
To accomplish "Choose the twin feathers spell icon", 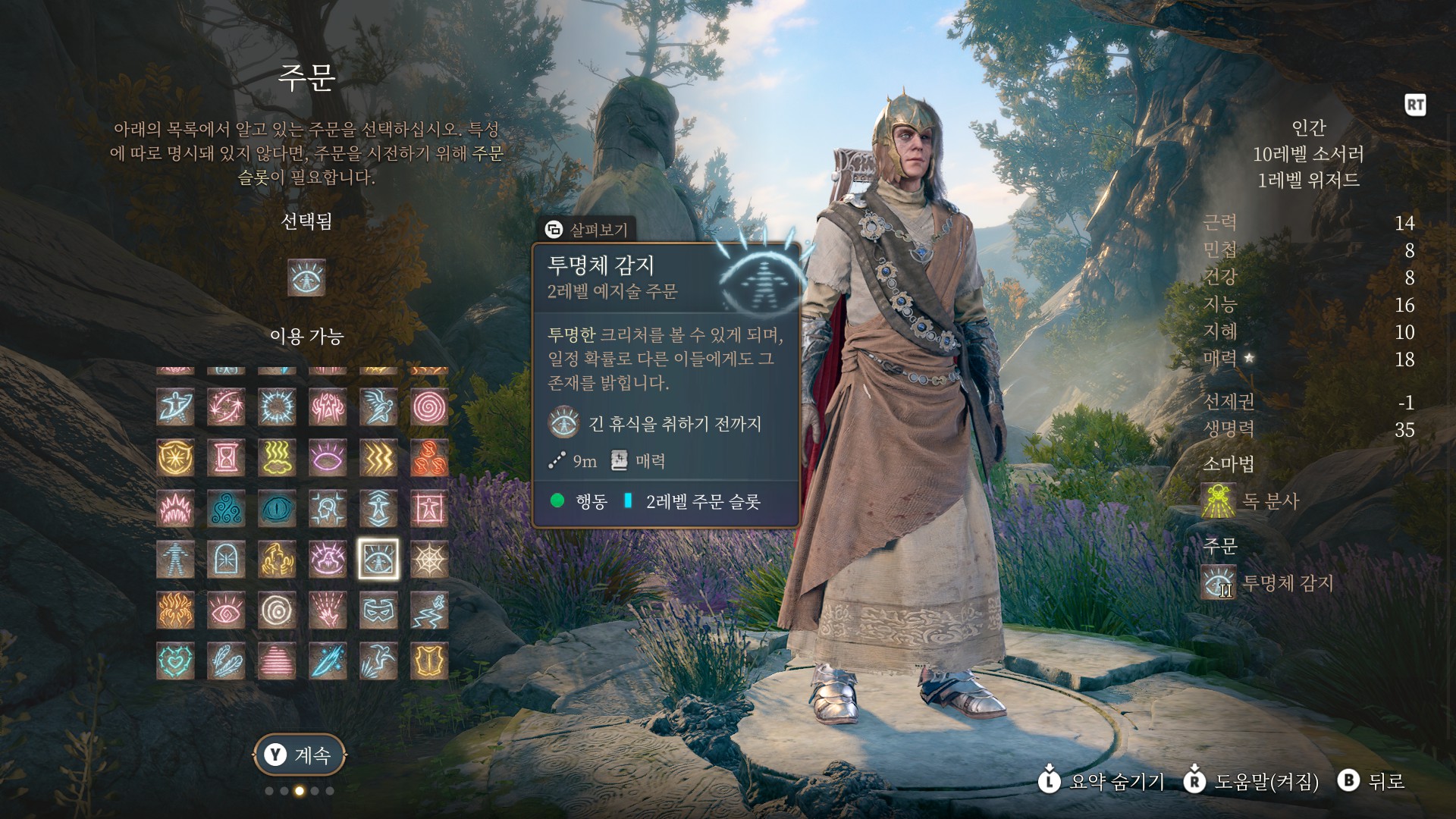I will 226,661.
